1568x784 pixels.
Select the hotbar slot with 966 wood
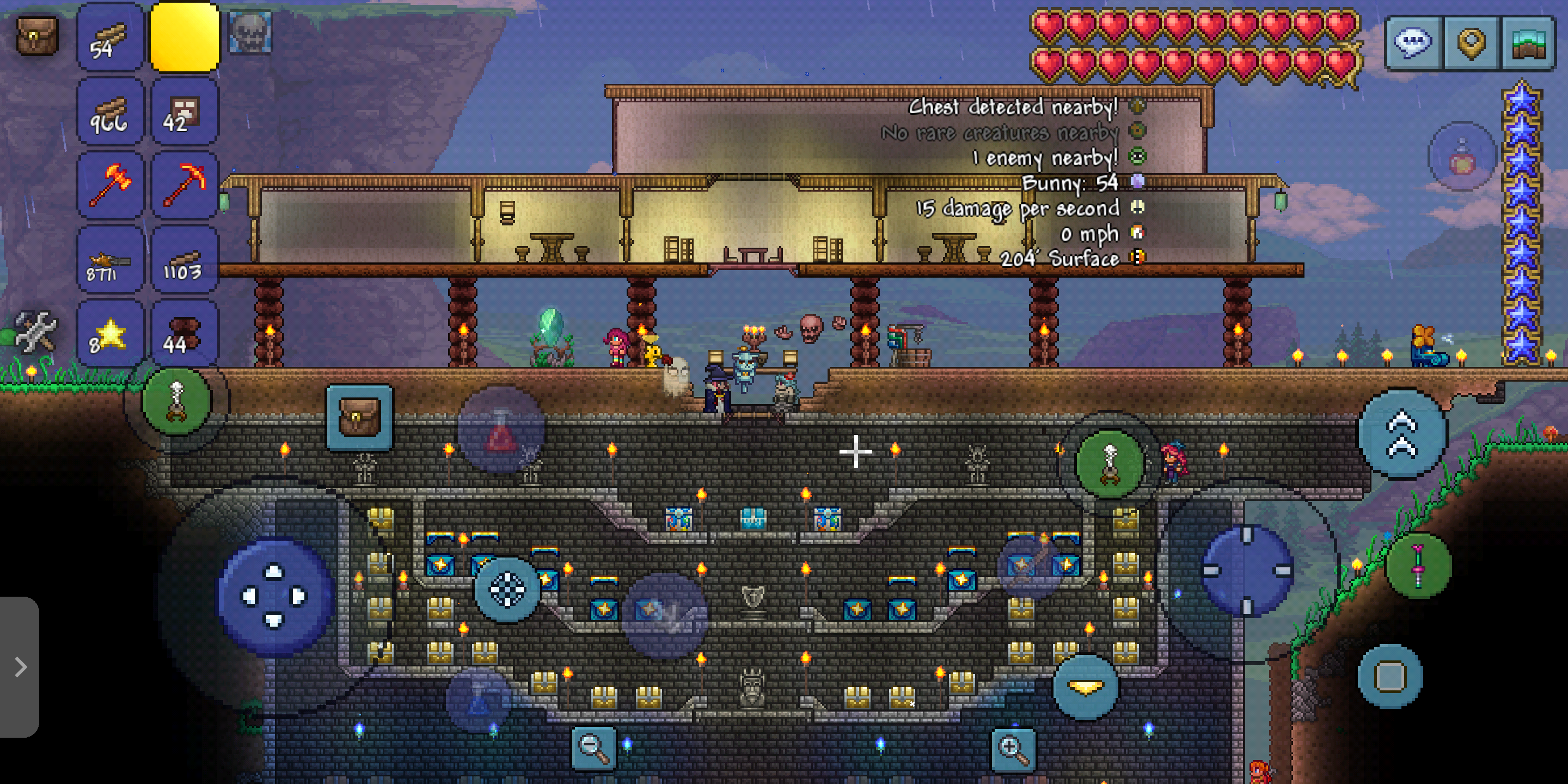pyautogui.click(x=110, y=112)
